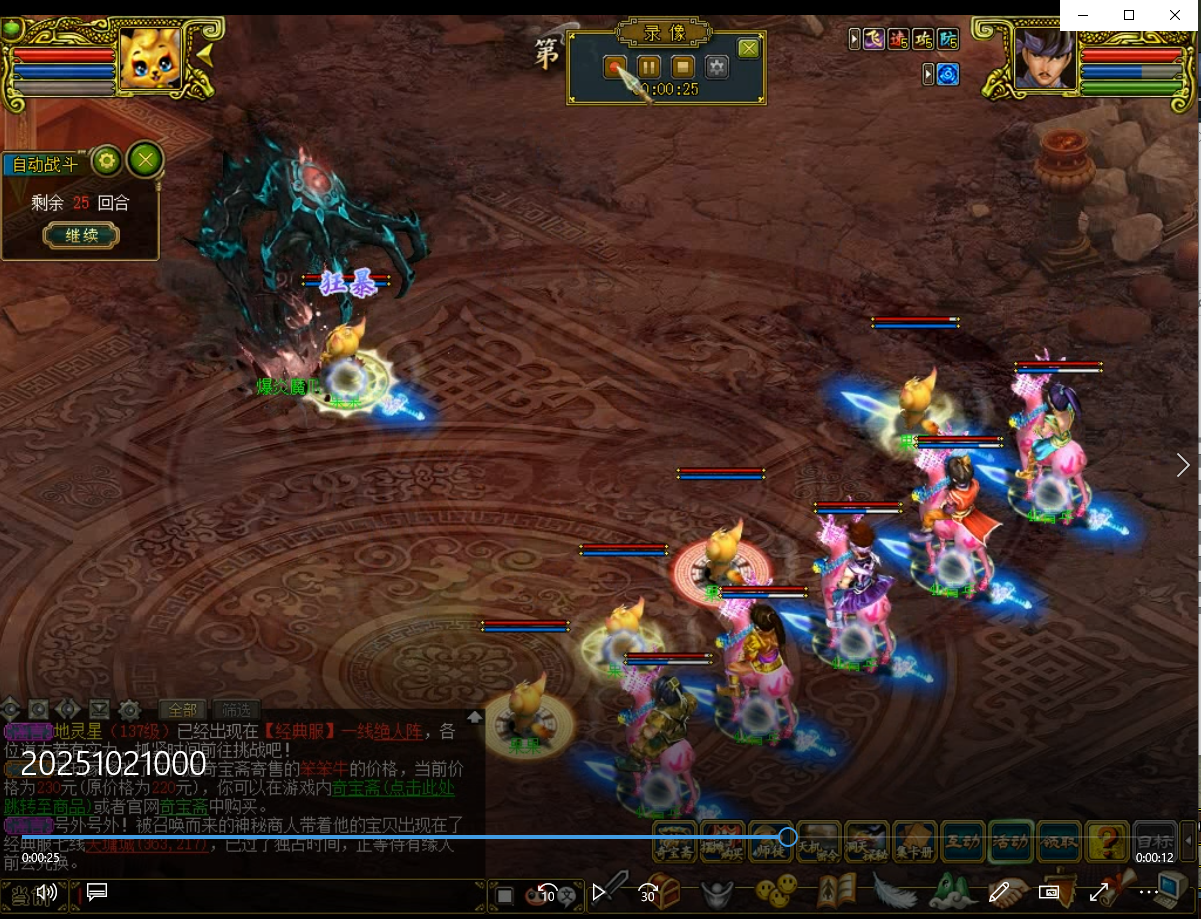The image size is (1201, 919).
Task: Open the 集卡册 card album icon
Action: [x=915, y=841]
